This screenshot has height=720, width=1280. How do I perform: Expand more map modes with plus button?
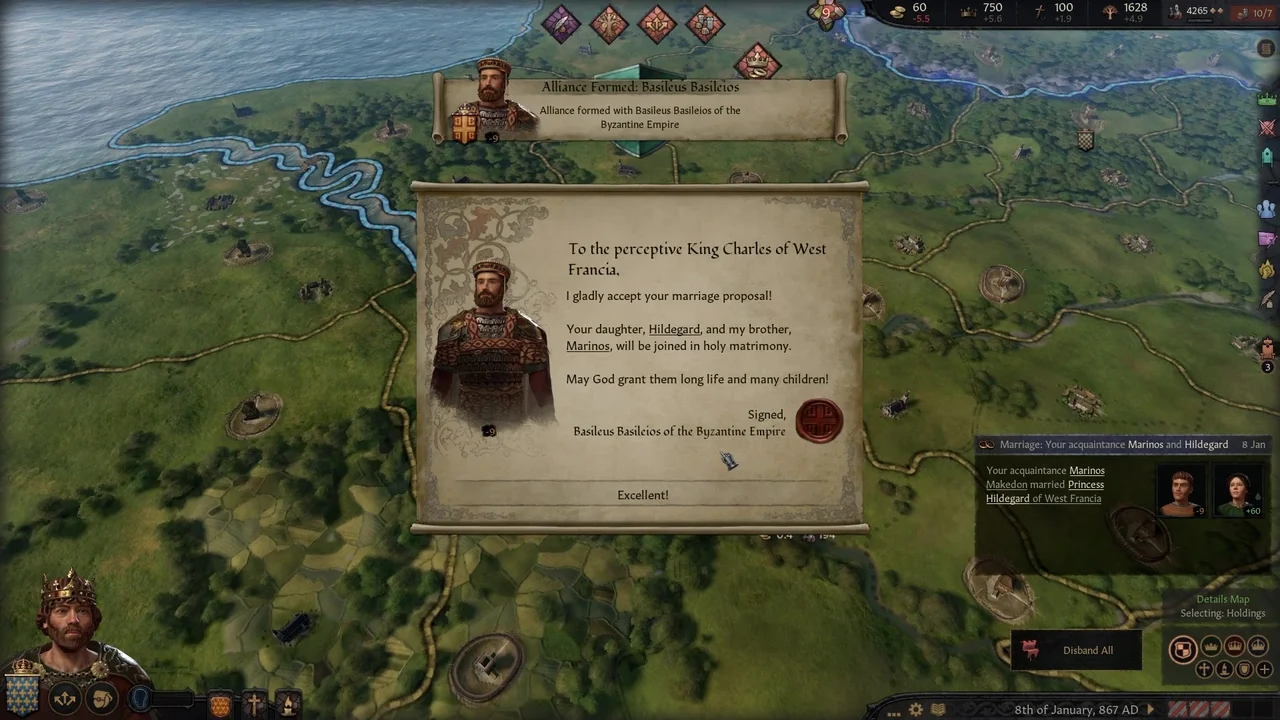click(x=1263, y=670)
